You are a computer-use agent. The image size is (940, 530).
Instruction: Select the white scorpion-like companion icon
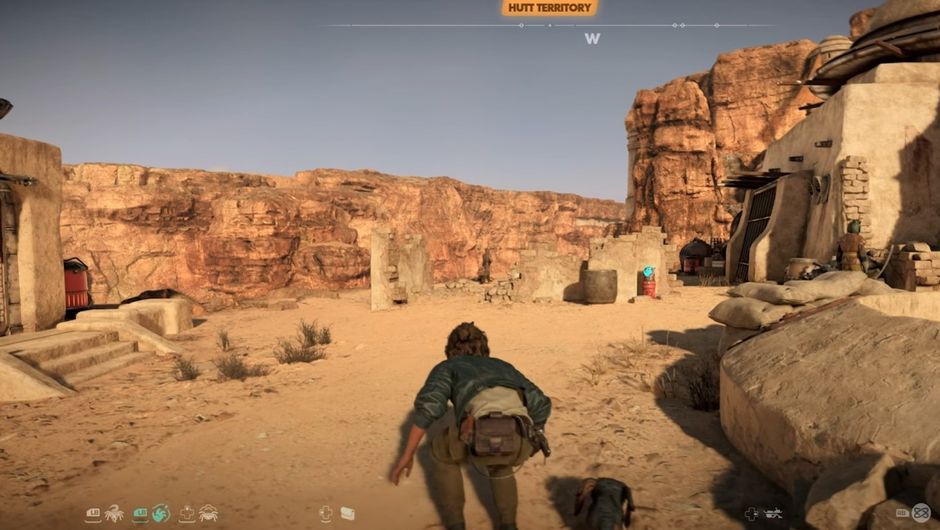(114, 513)
